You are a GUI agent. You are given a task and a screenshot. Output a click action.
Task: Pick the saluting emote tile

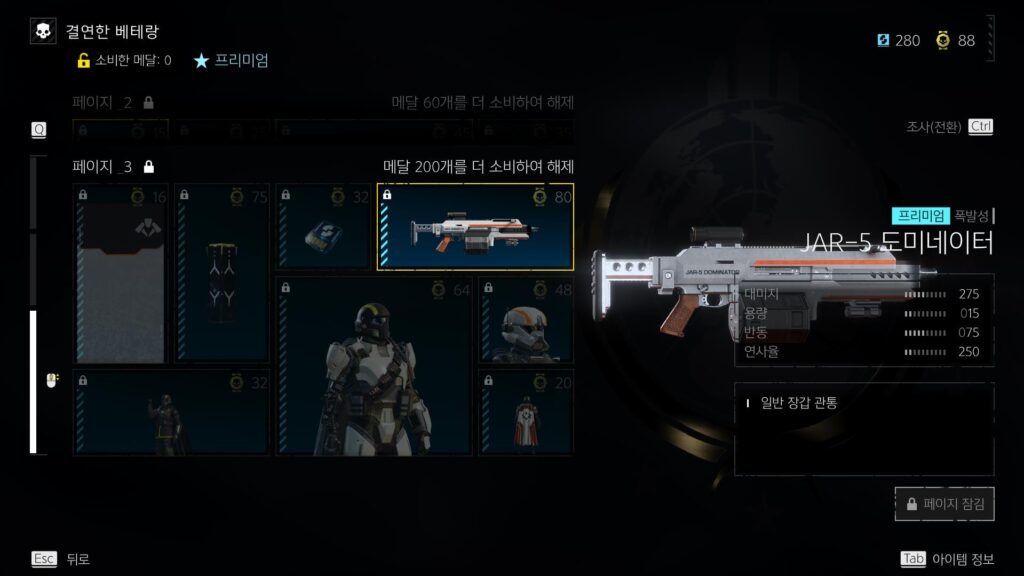pyautogui.click(x=171, y=412)
